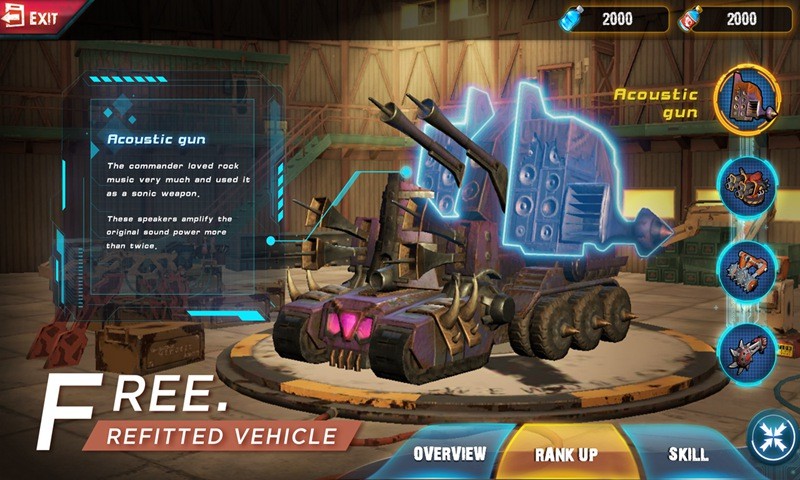The height and width of the screenshot is (480, 800).
Task: Select the orange mechanical arm part icon
Action: (748, 268)
